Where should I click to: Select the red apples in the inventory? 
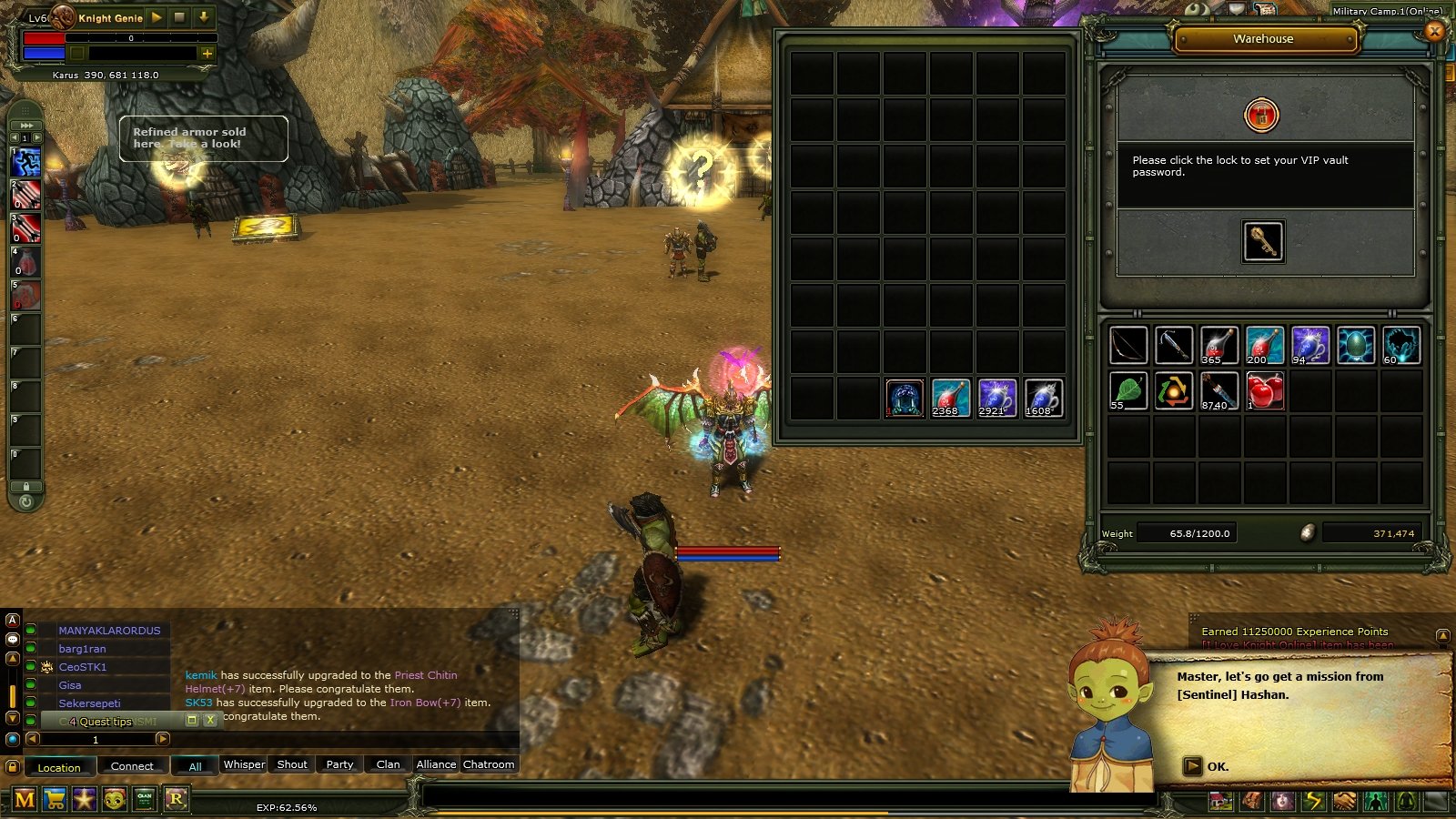tap(1265, 391)
